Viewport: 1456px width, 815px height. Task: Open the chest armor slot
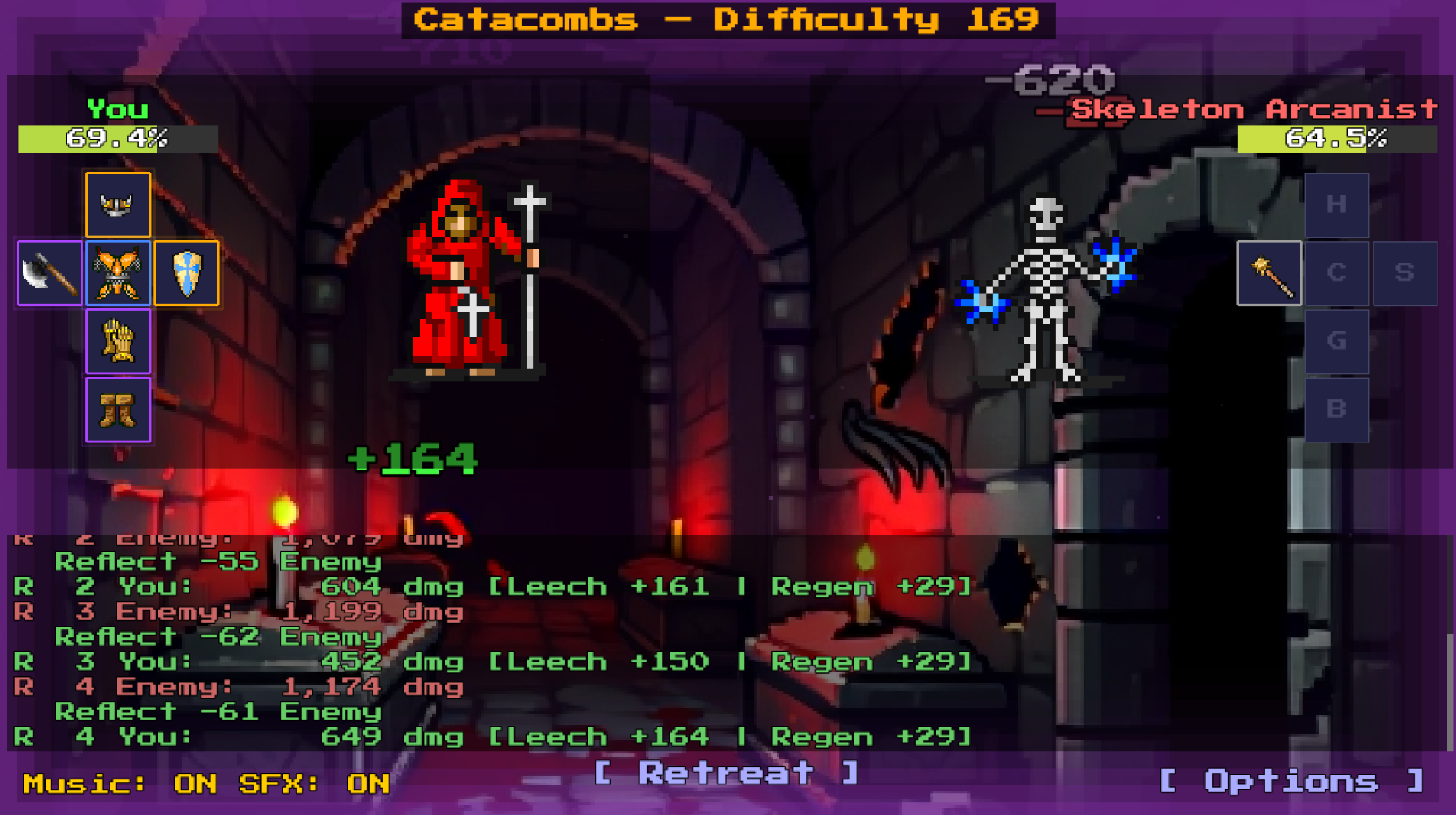click(118, 274)
